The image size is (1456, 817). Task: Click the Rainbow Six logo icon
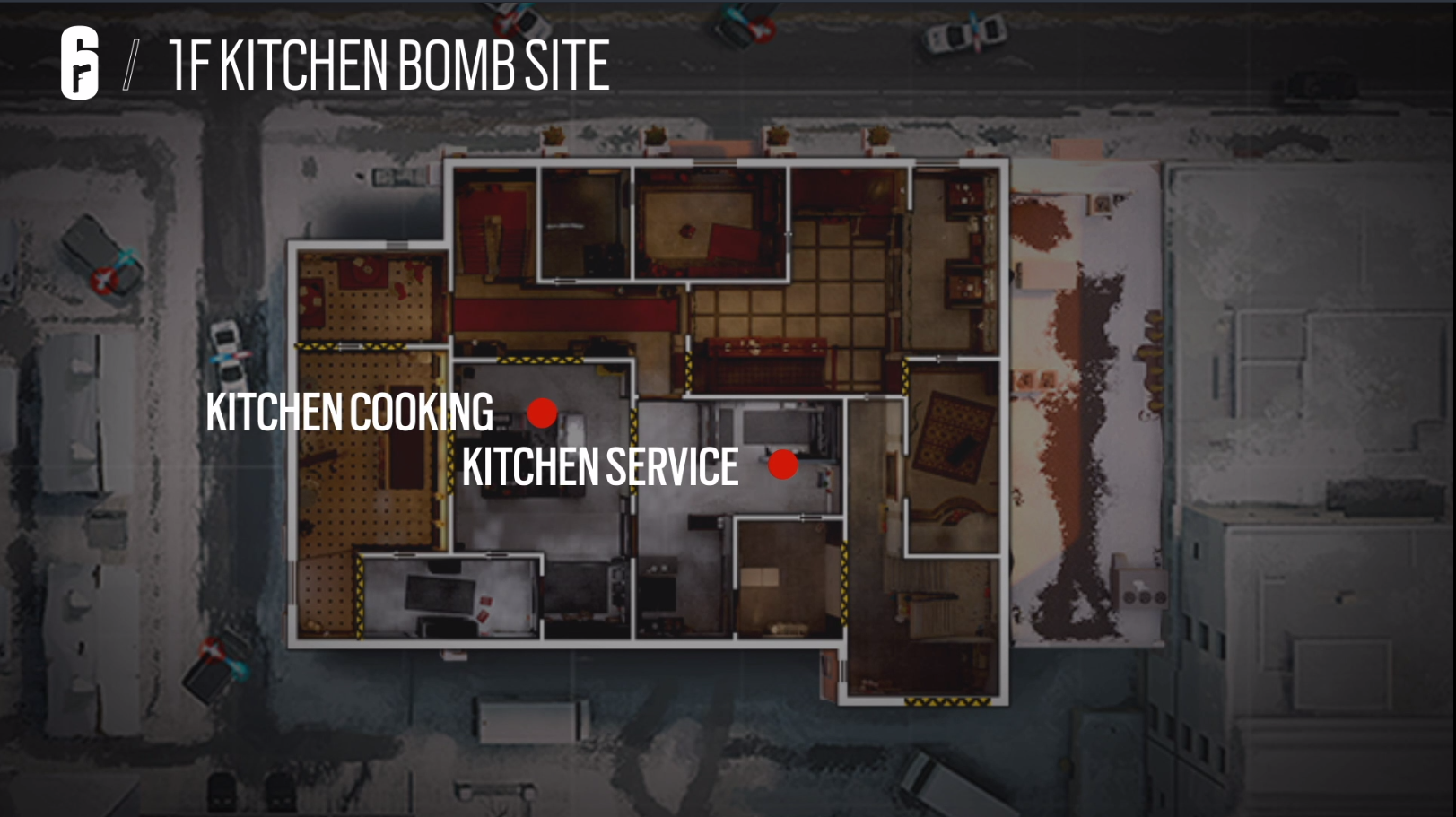tap(80, 63)
